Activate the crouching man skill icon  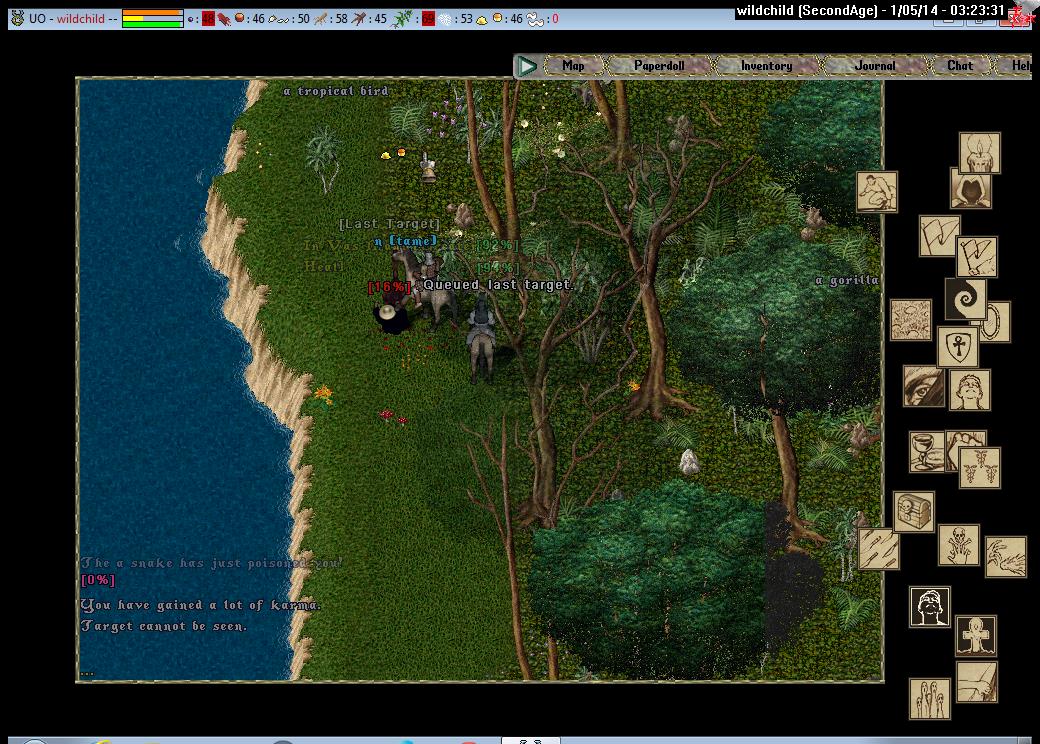pyautogui.click(x=876, y=192)
